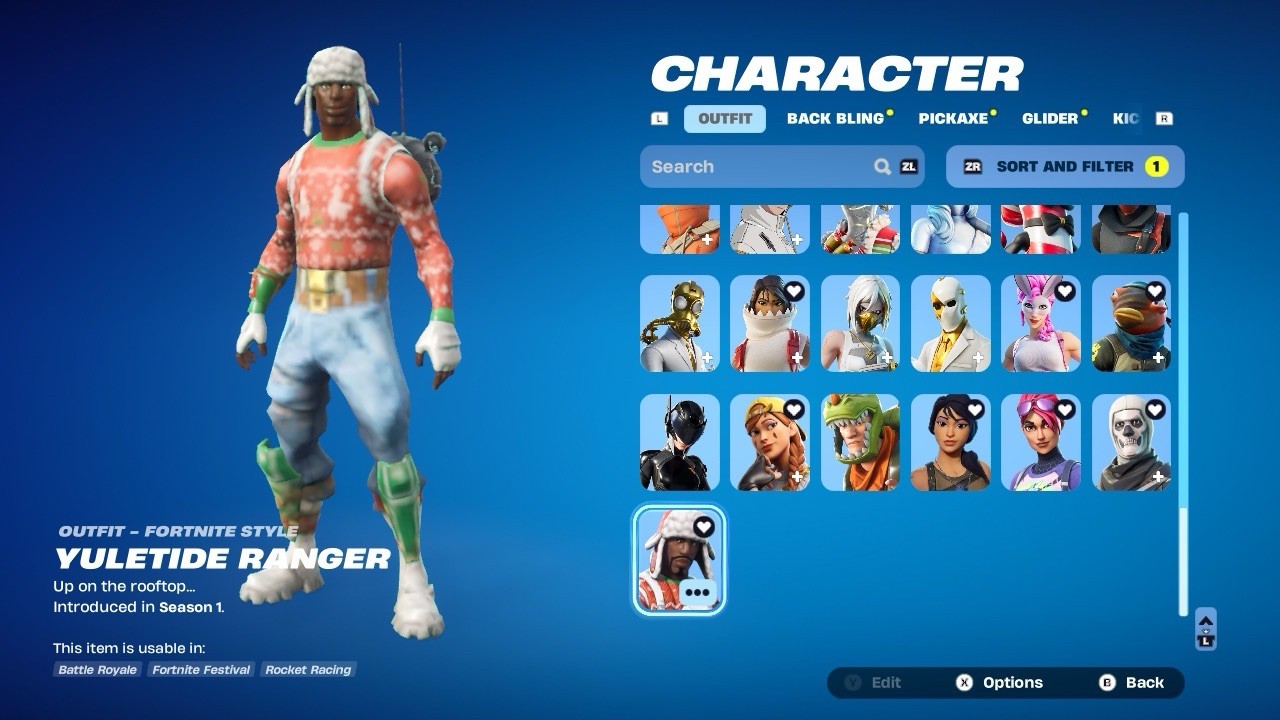This screenshot has height=720, width=1280.
Task: Pick the Fishstick outfit tile
Action: tap(1131, 324)
